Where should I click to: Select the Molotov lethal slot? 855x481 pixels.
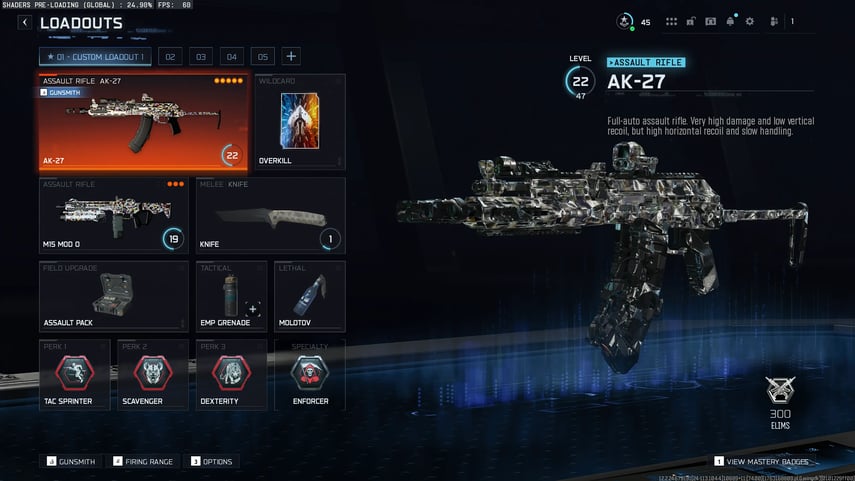coord(310,296)
